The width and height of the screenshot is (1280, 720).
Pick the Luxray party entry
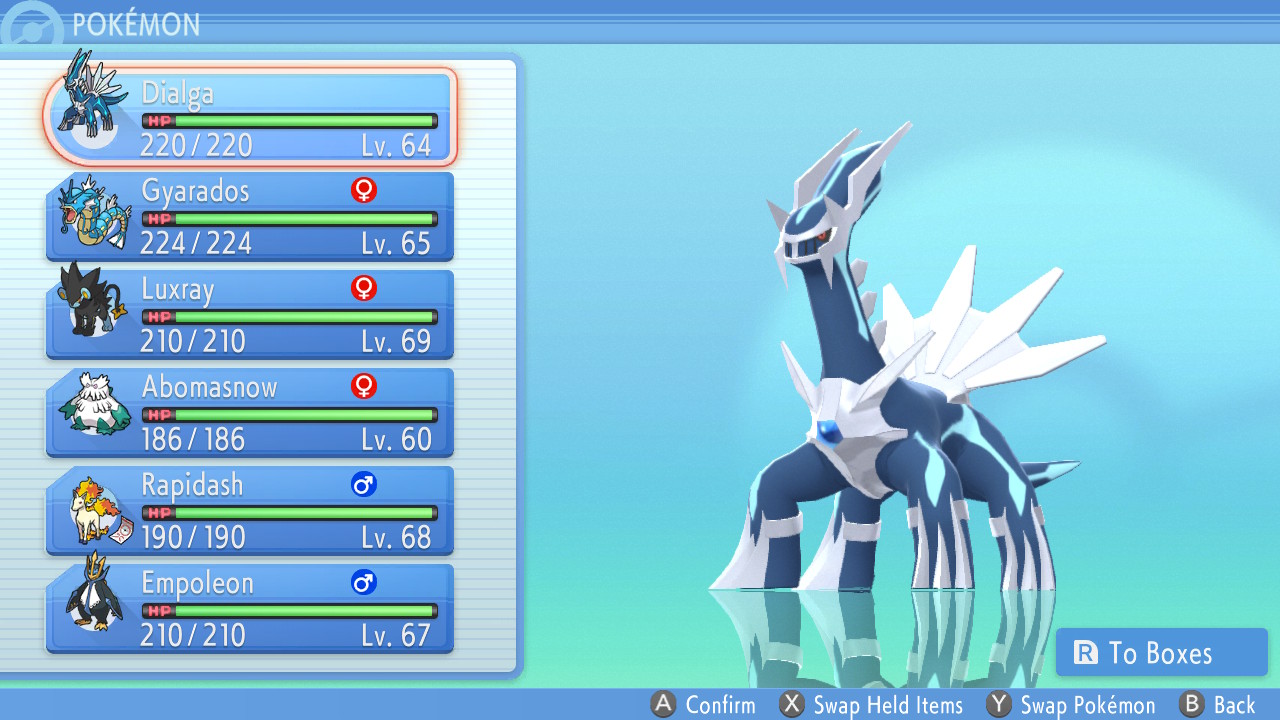(x=250, y=314)
